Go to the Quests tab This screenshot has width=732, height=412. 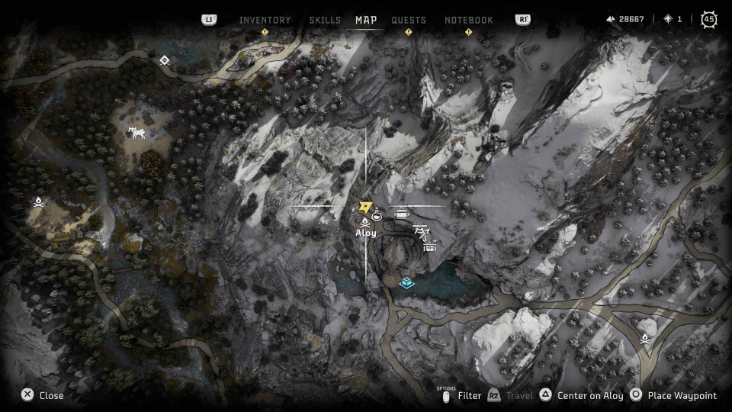tap(408, 20)
